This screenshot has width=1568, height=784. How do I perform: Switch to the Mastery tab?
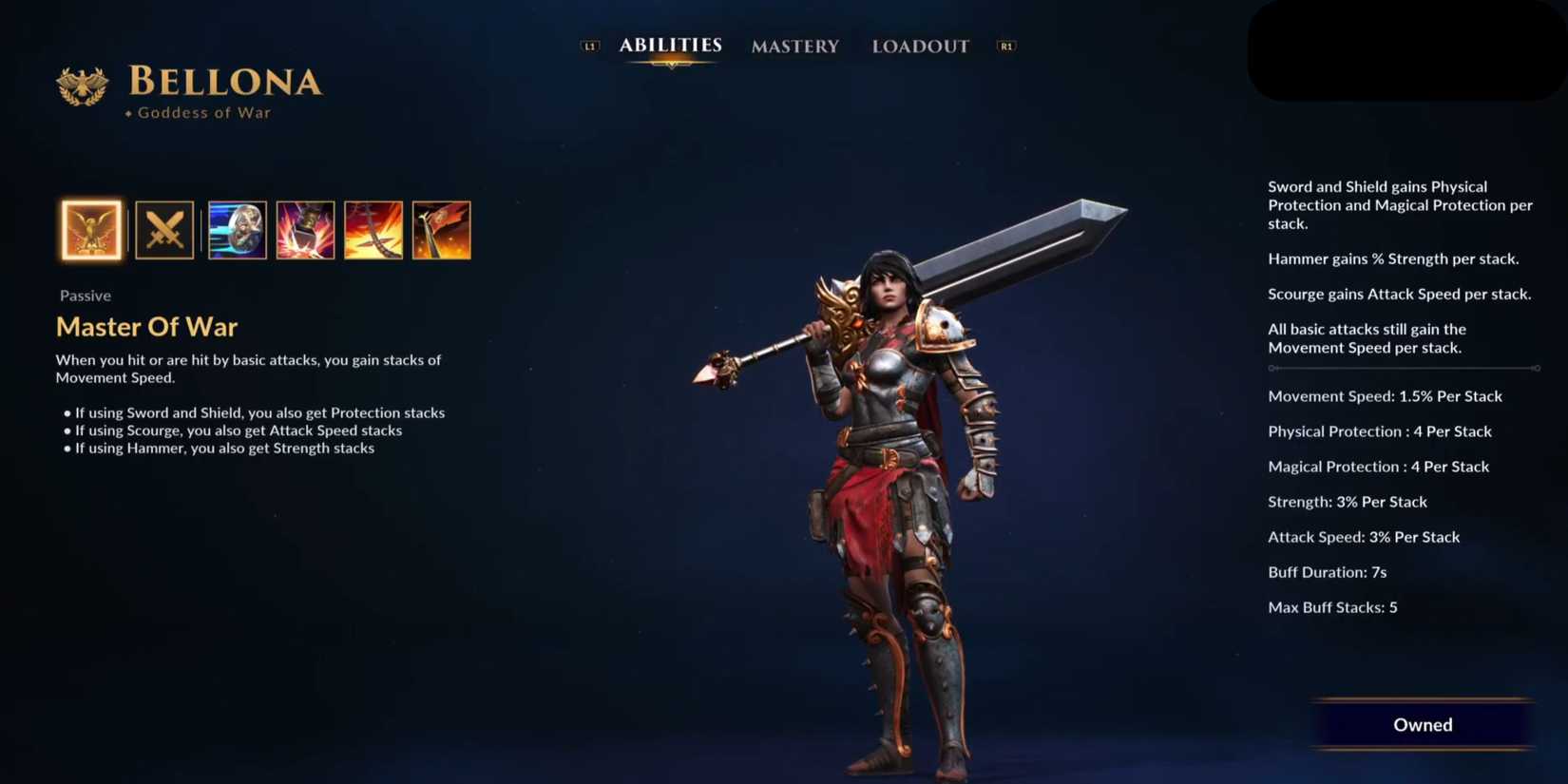pyautogui.click(x=794, y=46)
